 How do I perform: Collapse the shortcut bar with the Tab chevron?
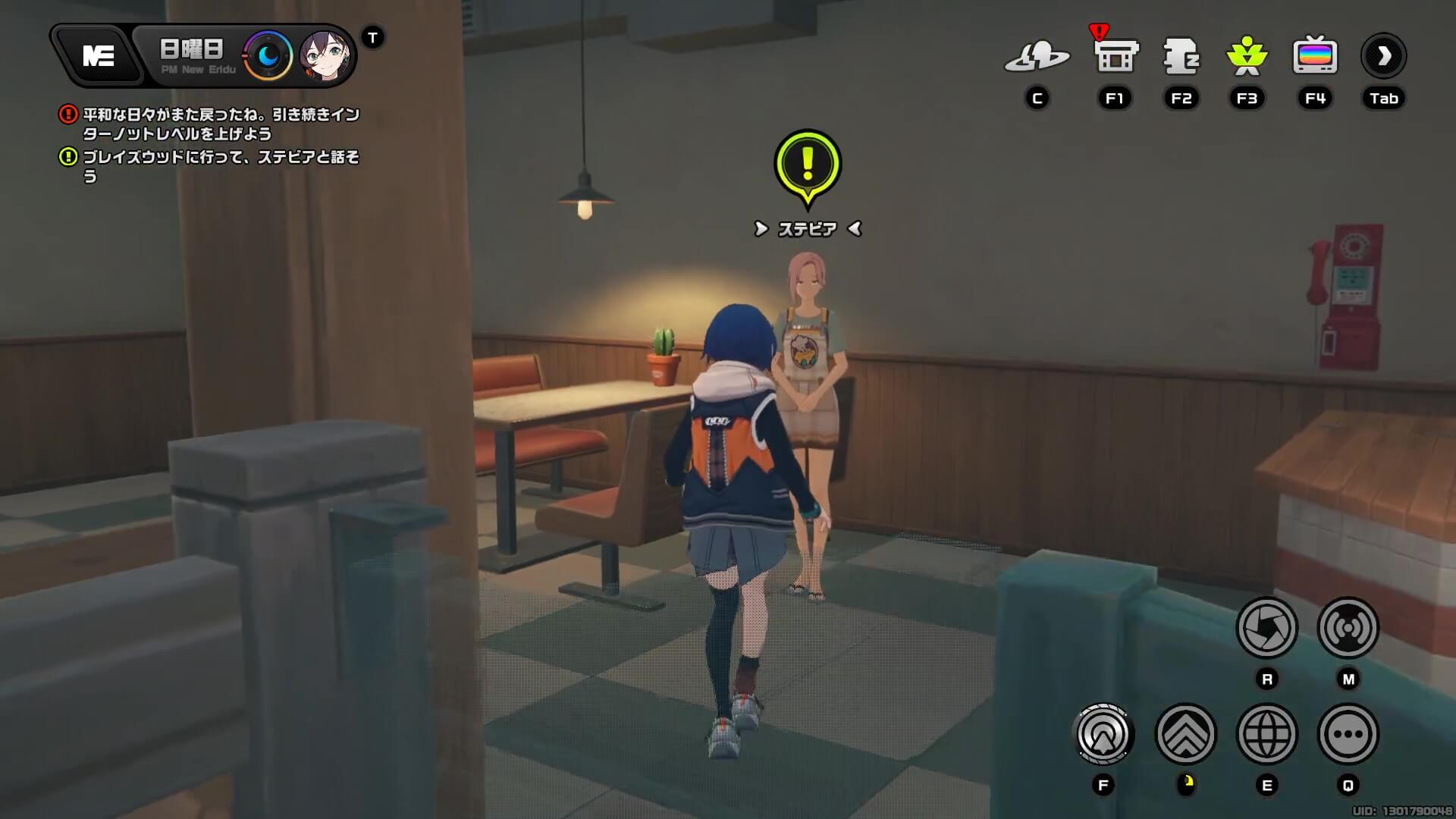pyautogui.click(x=1383, y=55)
